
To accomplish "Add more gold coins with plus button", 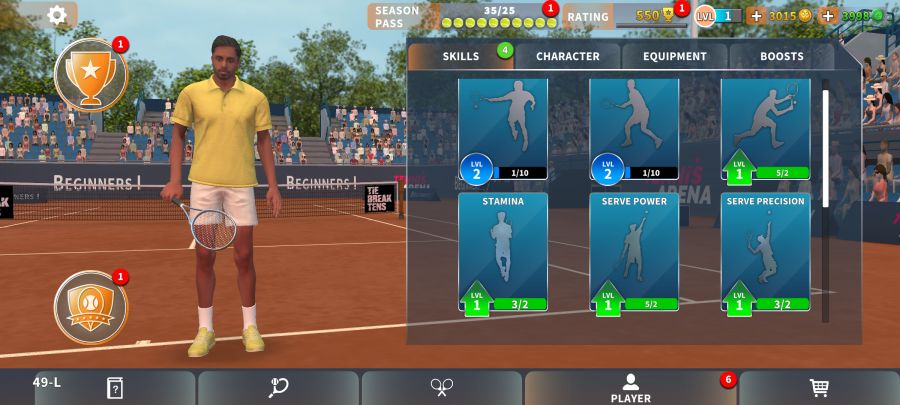I will [x=756, y=16].
